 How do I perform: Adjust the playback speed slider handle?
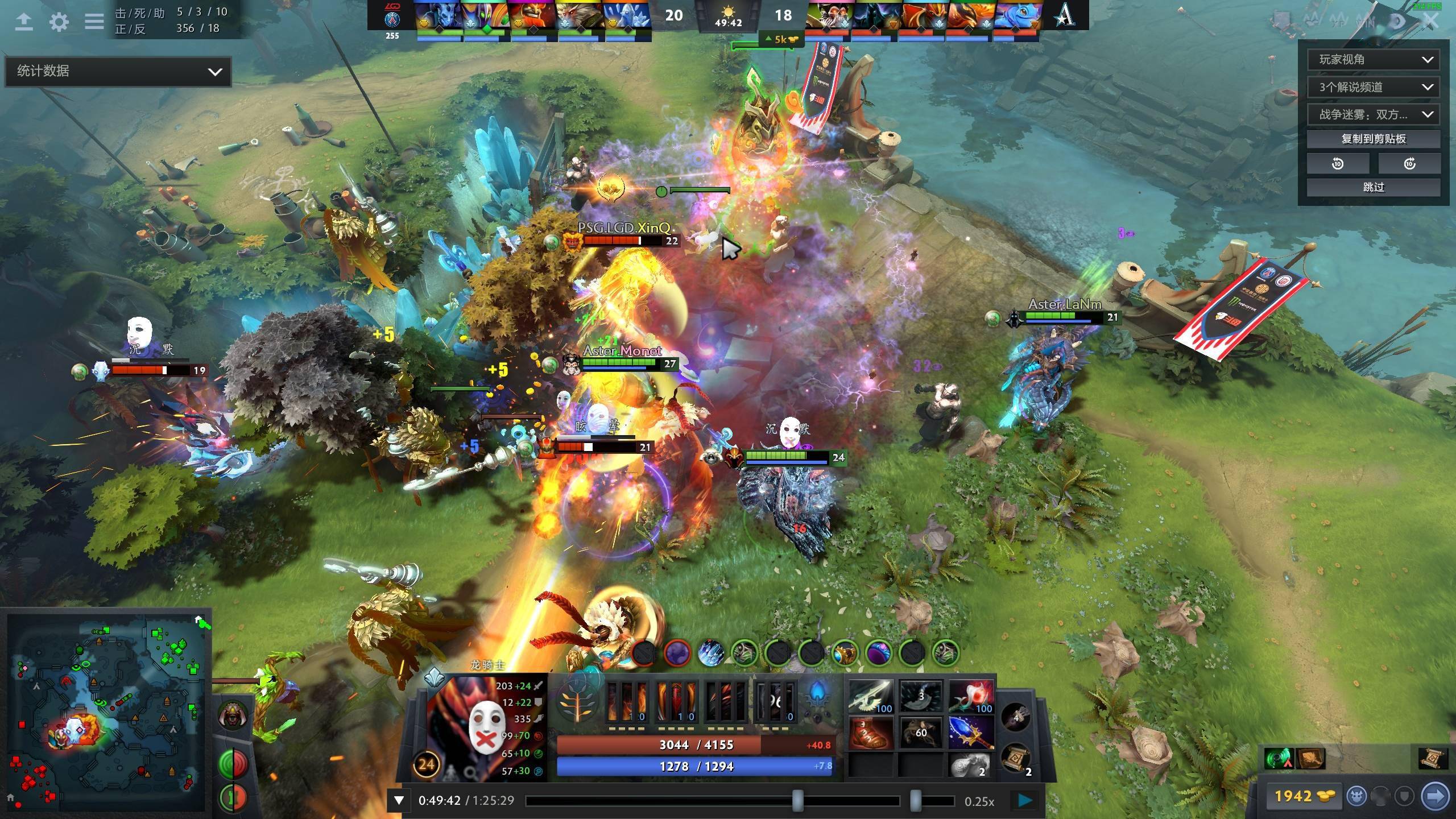[915, 801]
